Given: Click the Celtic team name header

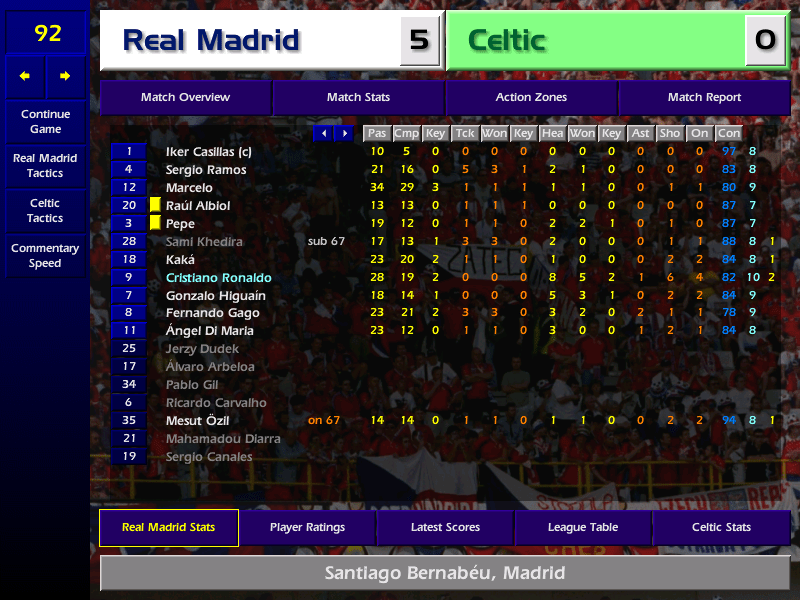Looking at the screenshot, I should click(x=507, y=41).
